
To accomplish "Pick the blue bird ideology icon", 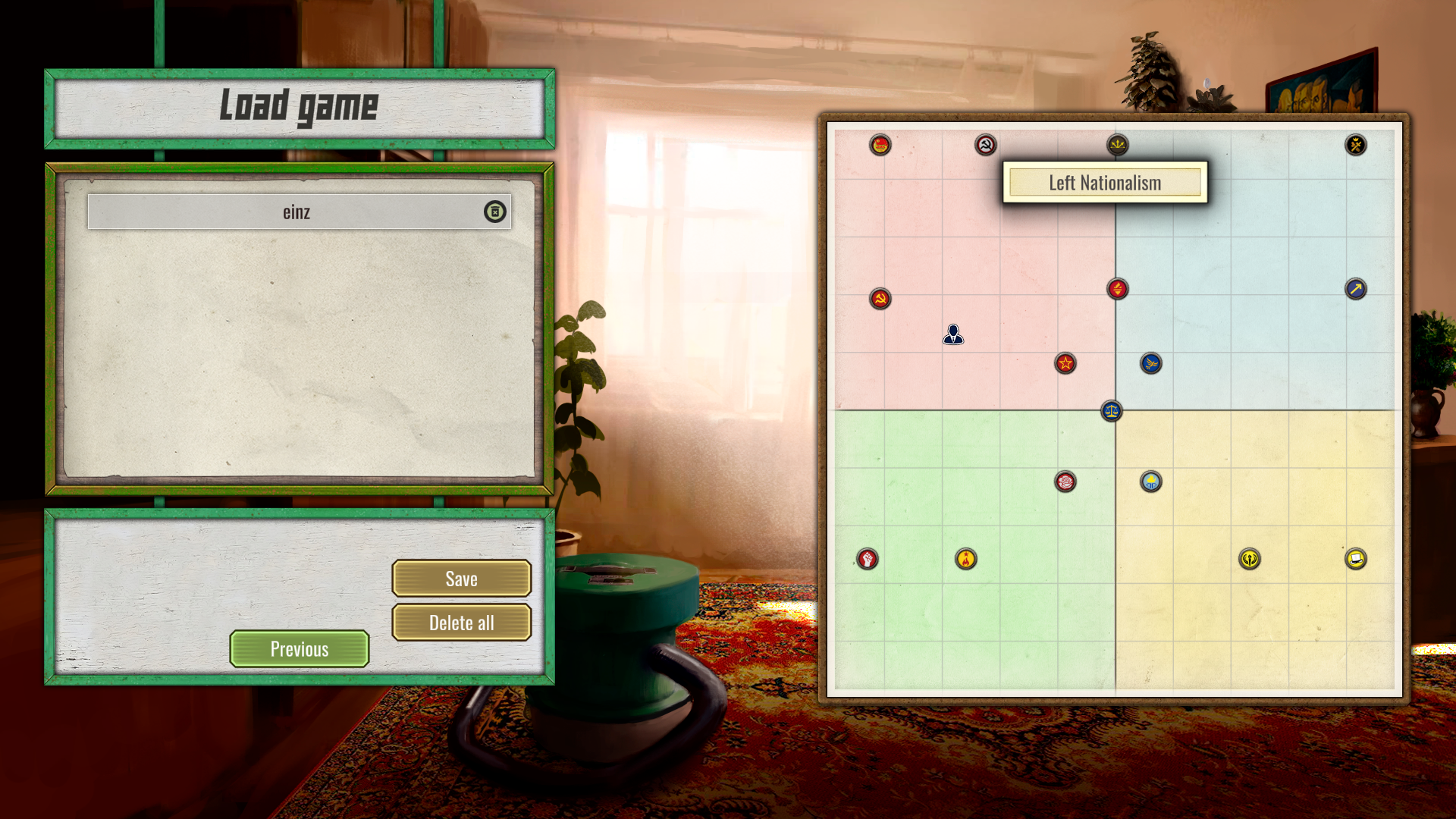I will click(1151, 363).
